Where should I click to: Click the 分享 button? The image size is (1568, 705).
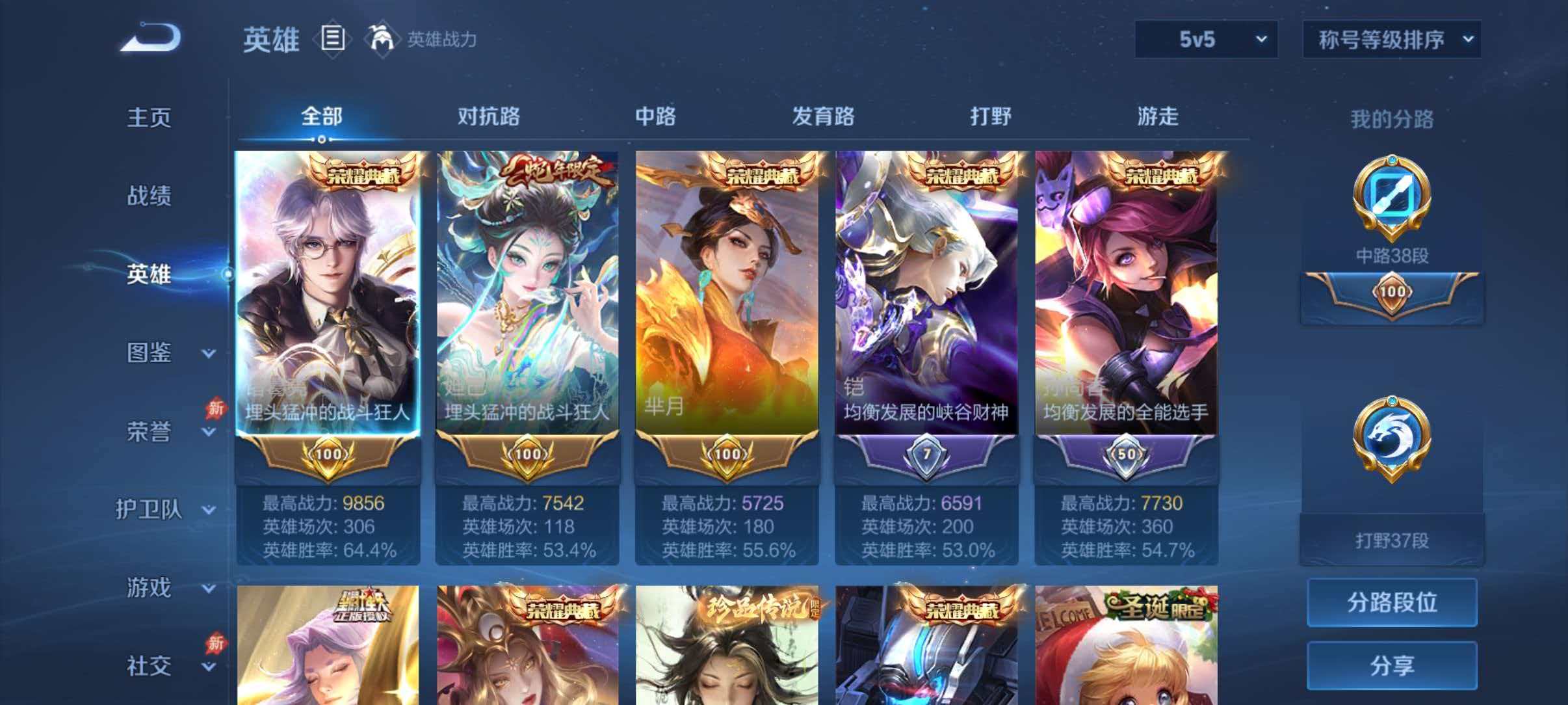[1391, 665]
